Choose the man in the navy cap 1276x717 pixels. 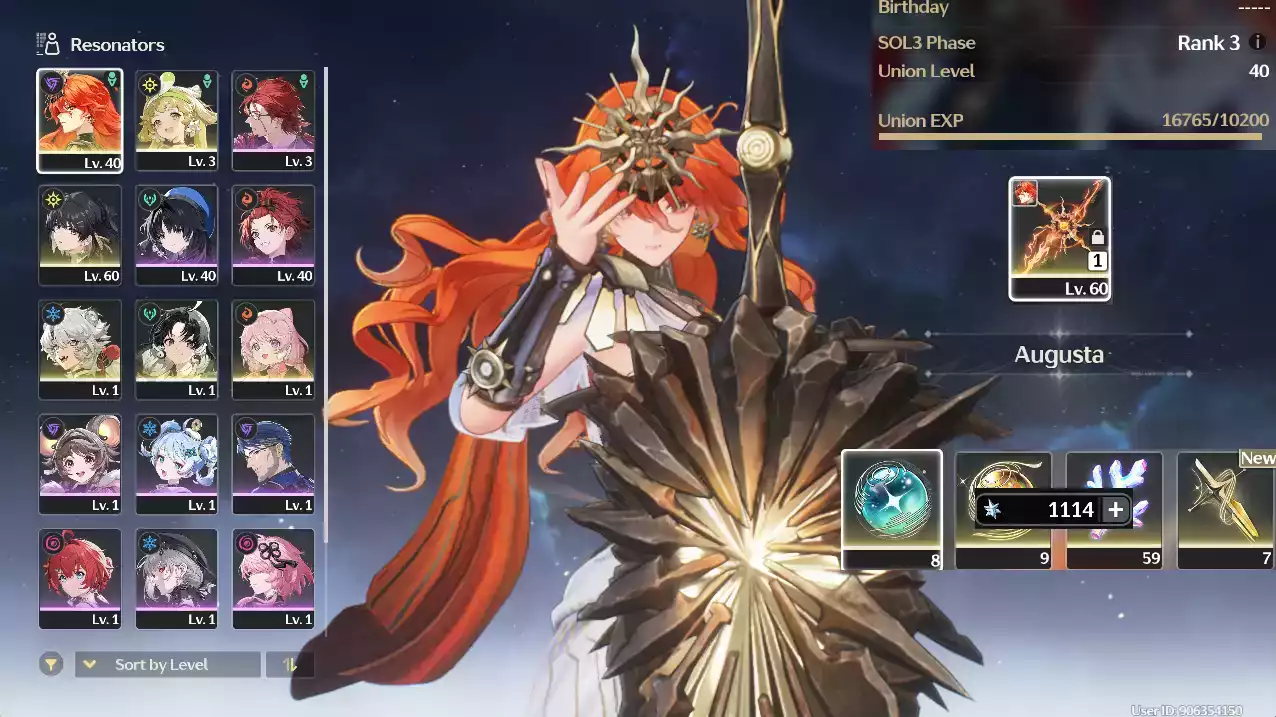point(273,463)
